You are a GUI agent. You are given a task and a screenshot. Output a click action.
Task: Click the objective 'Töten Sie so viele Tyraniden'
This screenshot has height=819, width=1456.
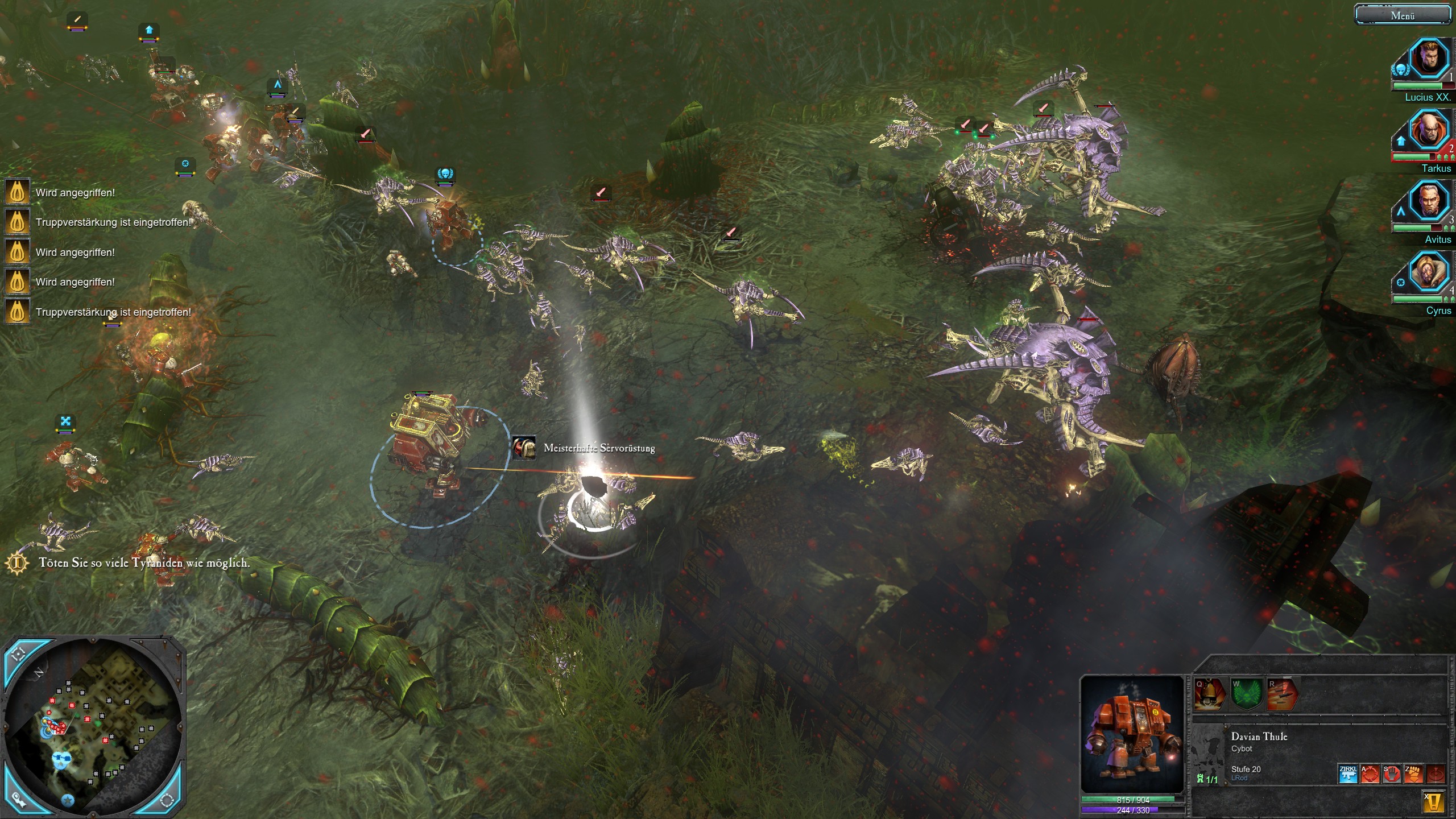(x=143, y=563)
